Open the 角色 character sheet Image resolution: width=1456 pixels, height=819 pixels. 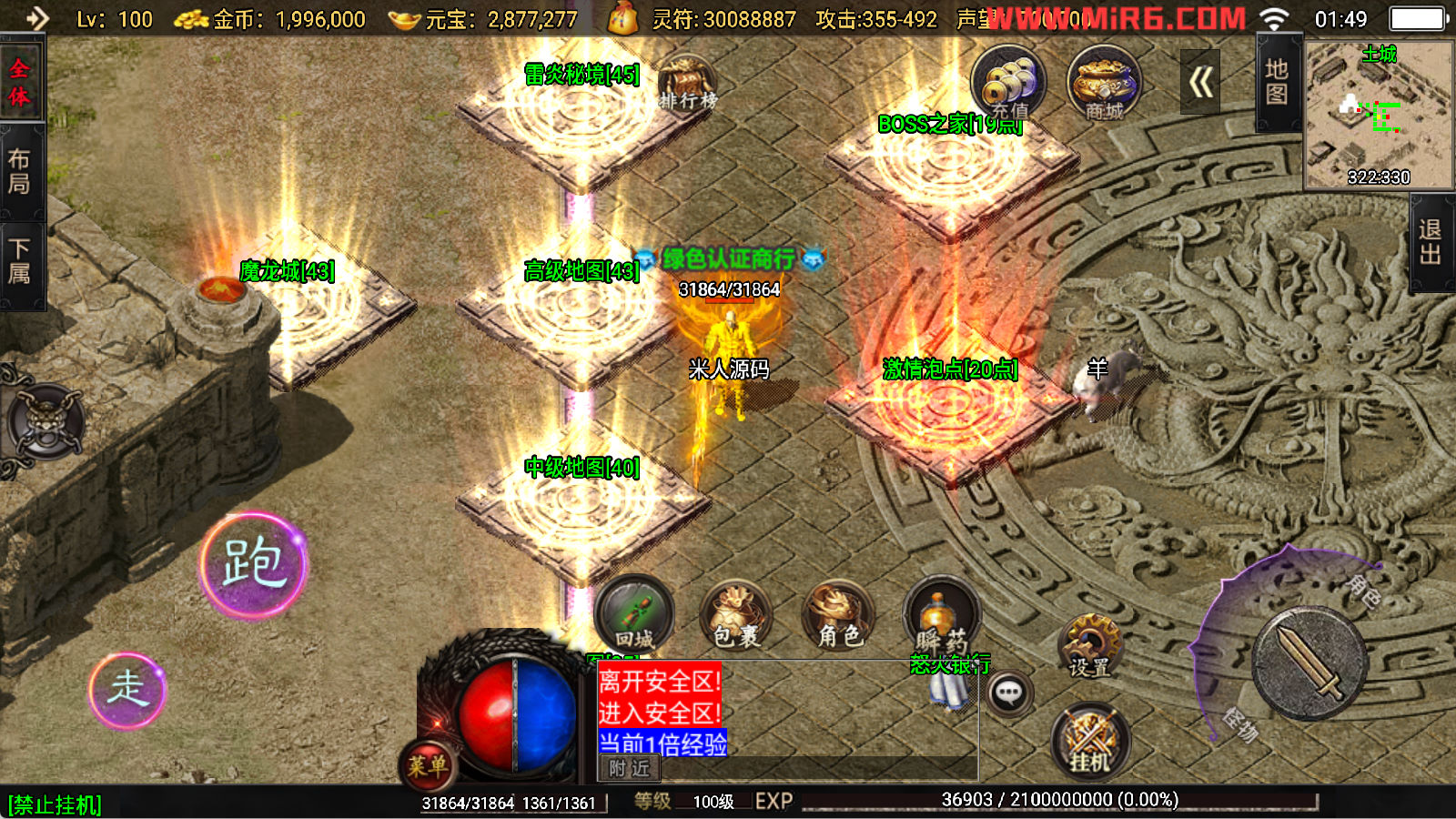click(x=839, y=616)
